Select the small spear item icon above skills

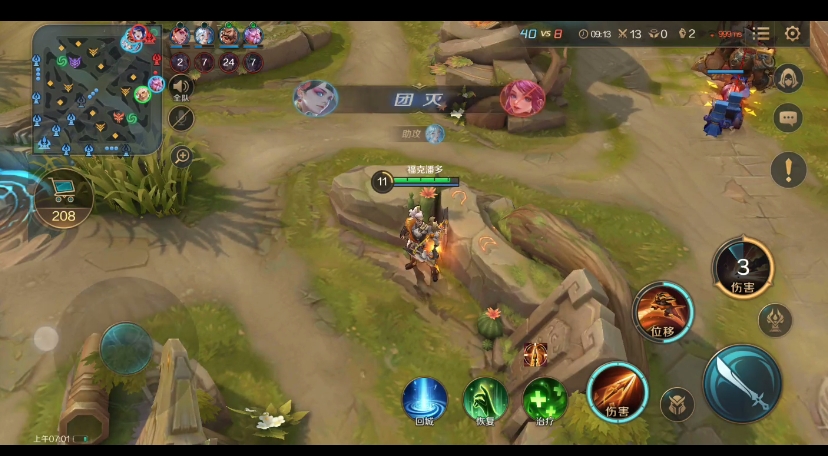[535, 353]
